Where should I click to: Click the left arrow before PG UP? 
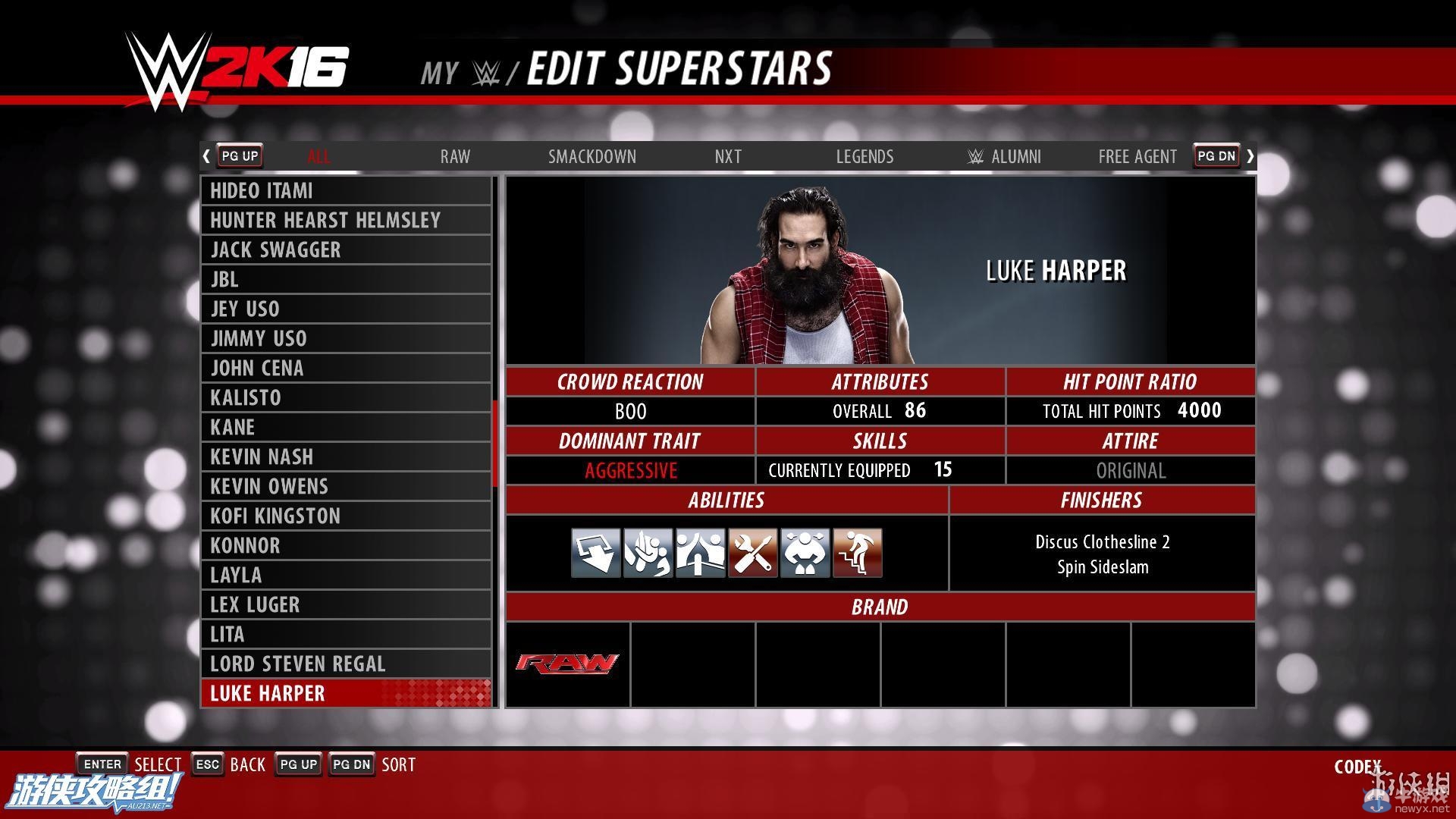click(x=206, y=155)
